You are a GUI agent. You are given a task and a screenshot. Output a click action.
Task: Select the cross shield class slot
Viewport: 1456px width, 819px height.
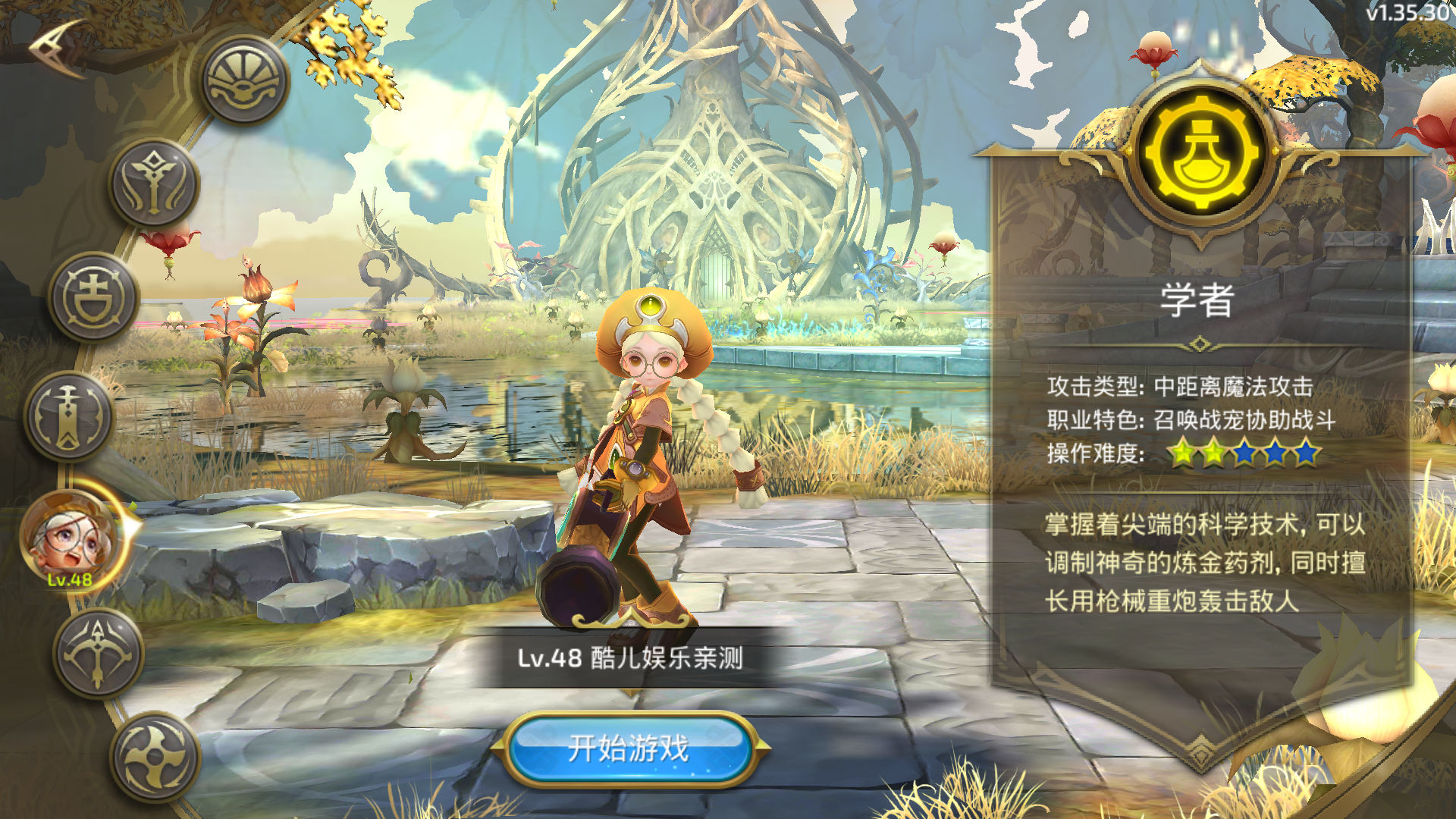(94, 297)
